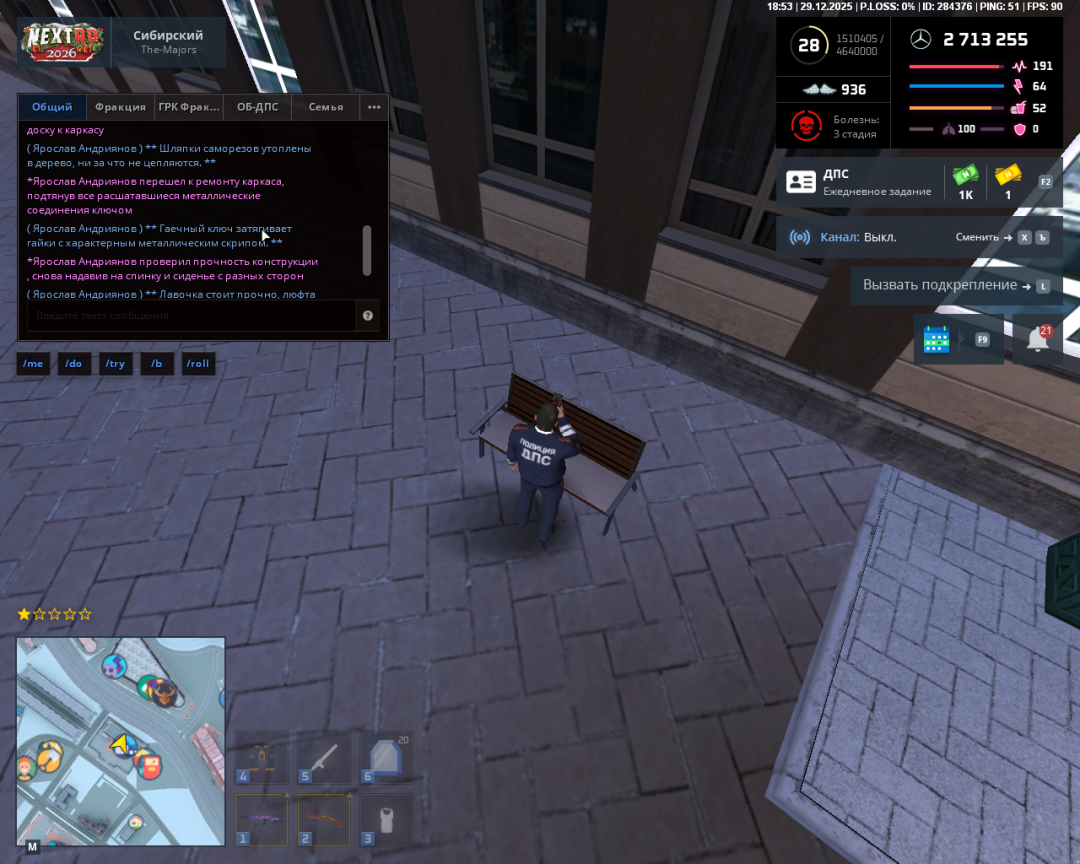Viewport: 1080px width, 864px height.
Task: Click the chat message input field
Action: 190,316
